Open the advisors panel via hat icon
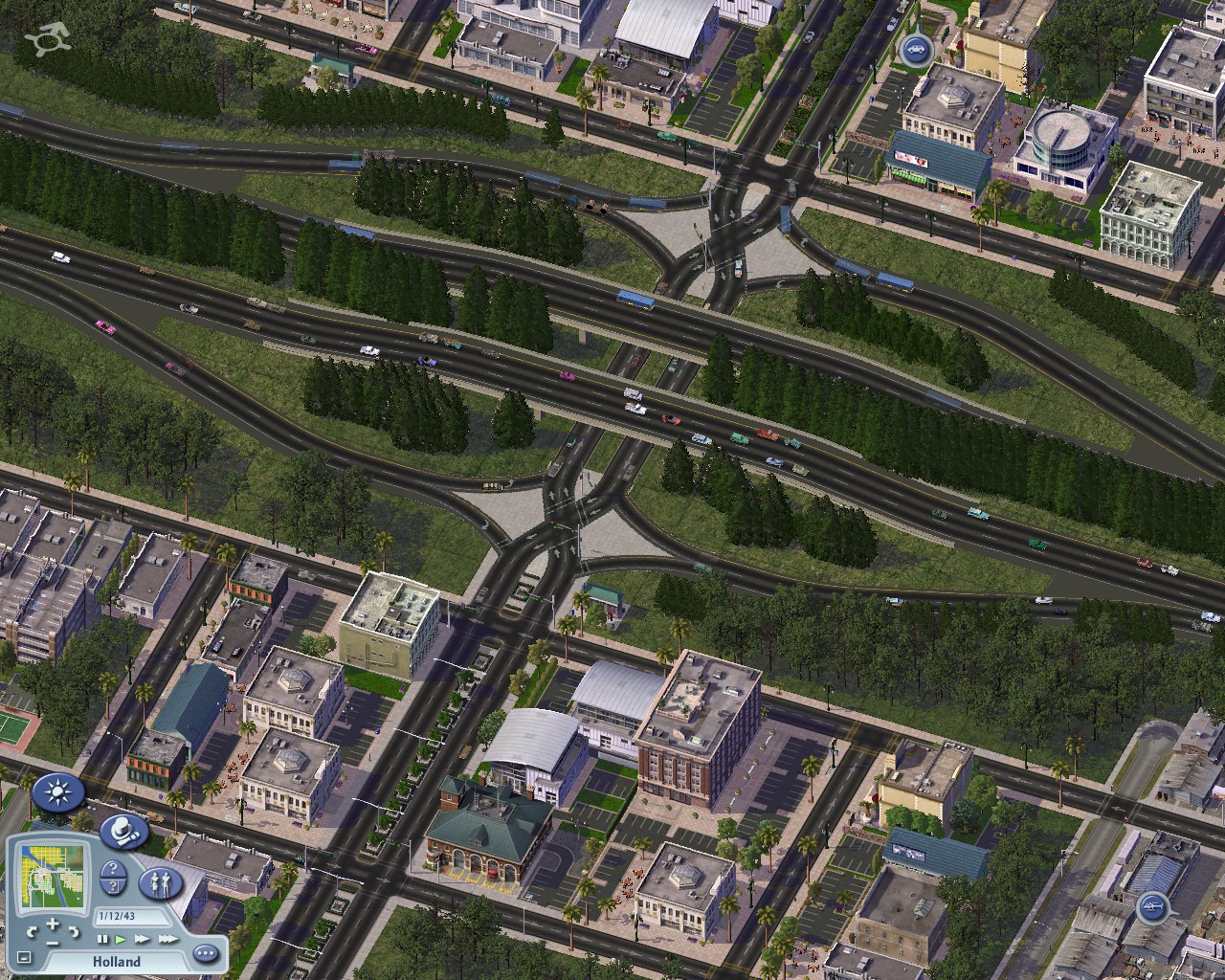This screenshot has width=1225, height=980. [123, 832]
